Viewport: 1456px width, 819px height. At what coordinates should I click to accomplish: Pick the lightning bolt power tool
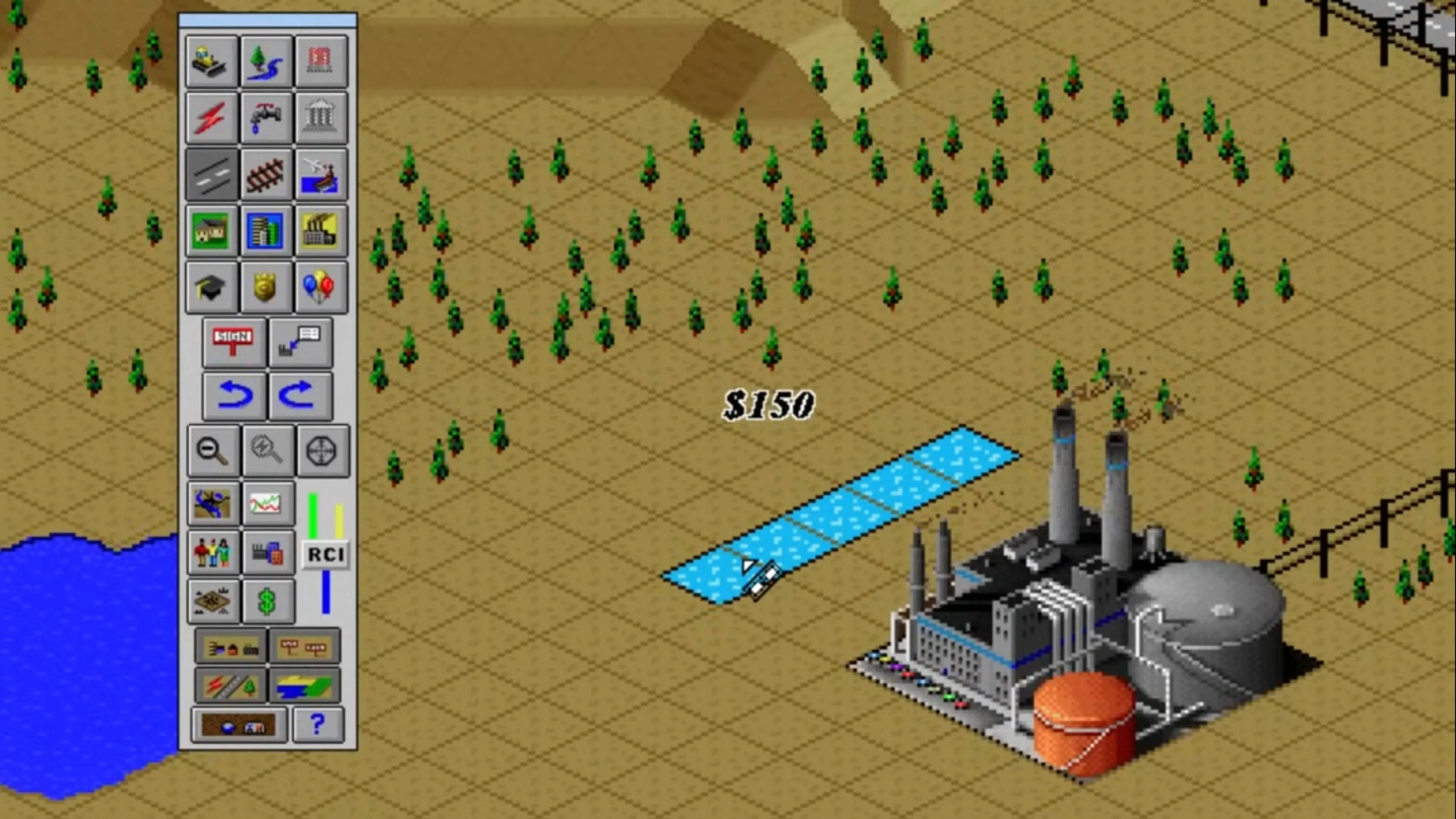pyautogui.click(x=212, y=118)
